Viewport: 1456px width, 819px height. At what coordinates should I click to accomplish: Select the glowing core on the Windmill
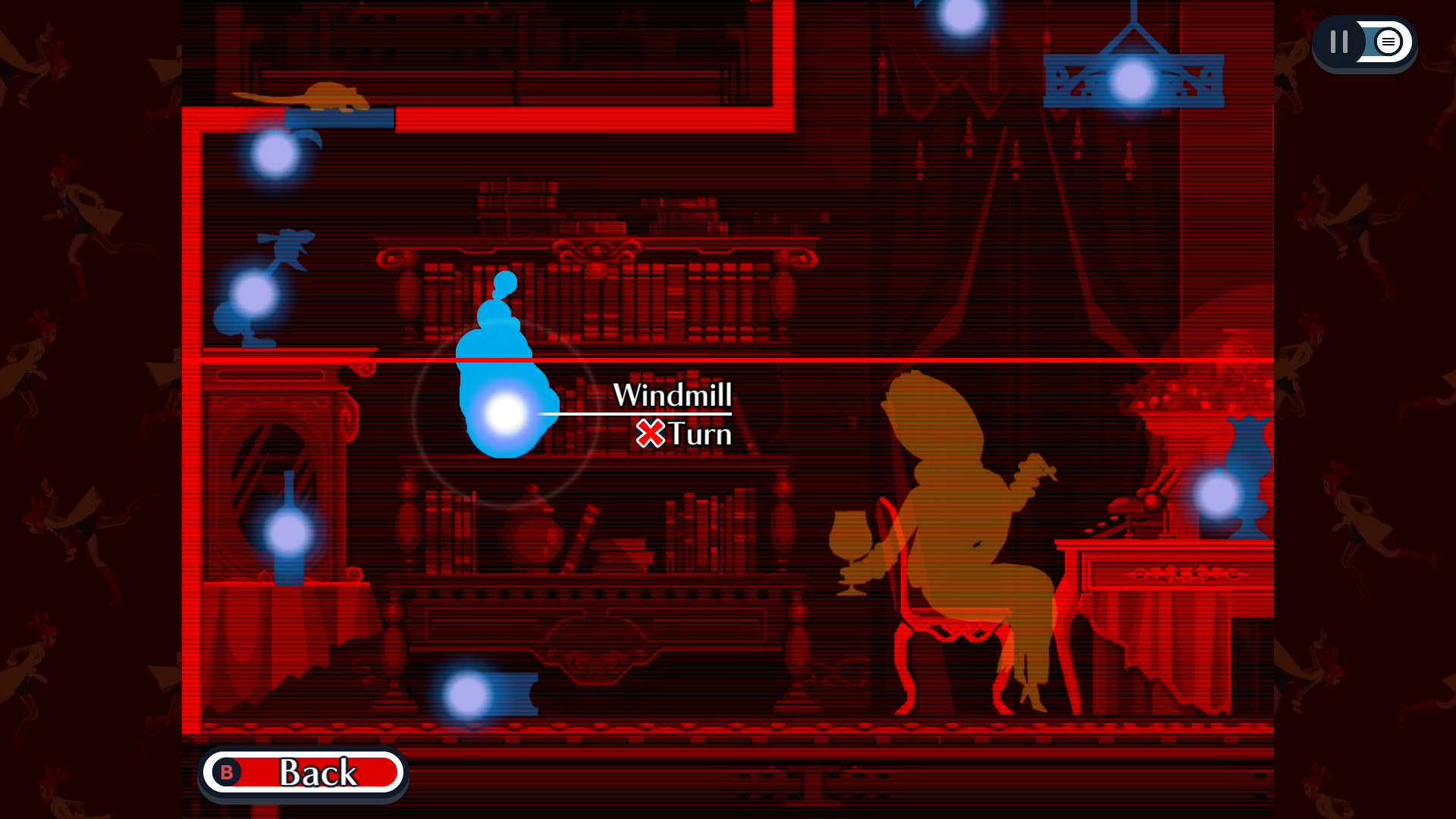pyautogui.click(x=505, y=414)
